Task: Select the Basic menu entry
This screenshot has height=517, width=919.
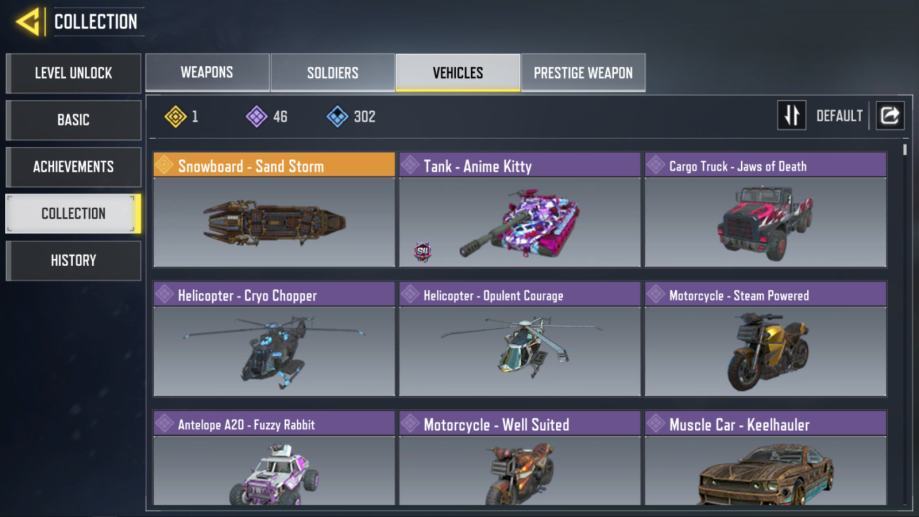Action: point(73,120)
